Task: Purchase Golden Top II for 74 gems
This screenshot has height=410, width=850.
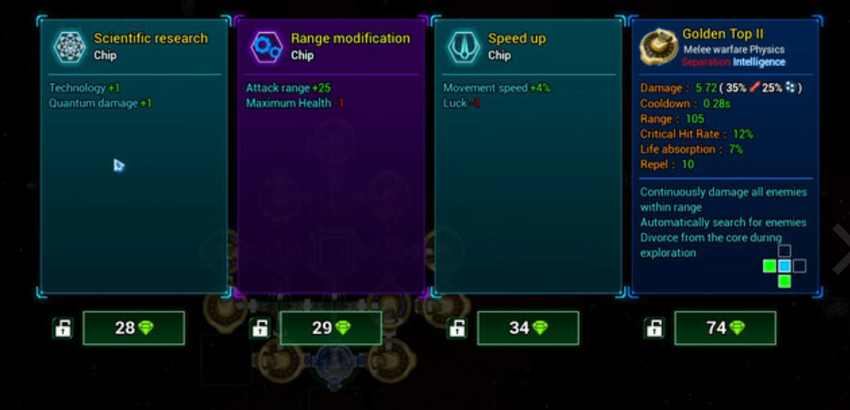Action: pos(725,328)
